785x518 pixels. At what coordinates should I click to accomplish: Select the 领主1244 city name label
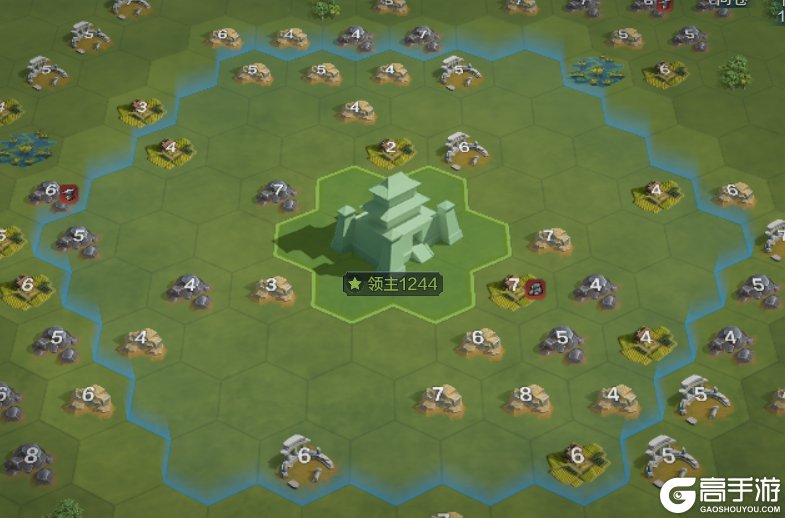click(x=392, y=284)
